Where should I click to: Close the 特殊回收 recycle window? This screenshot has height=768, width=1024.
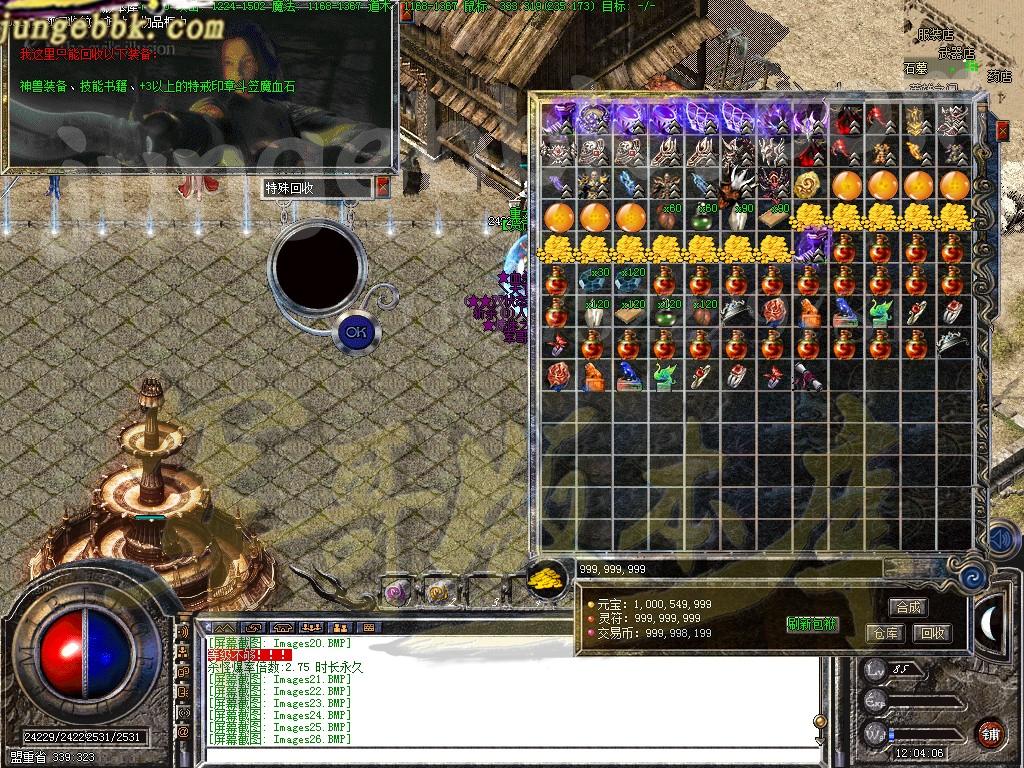coord(382,187)
